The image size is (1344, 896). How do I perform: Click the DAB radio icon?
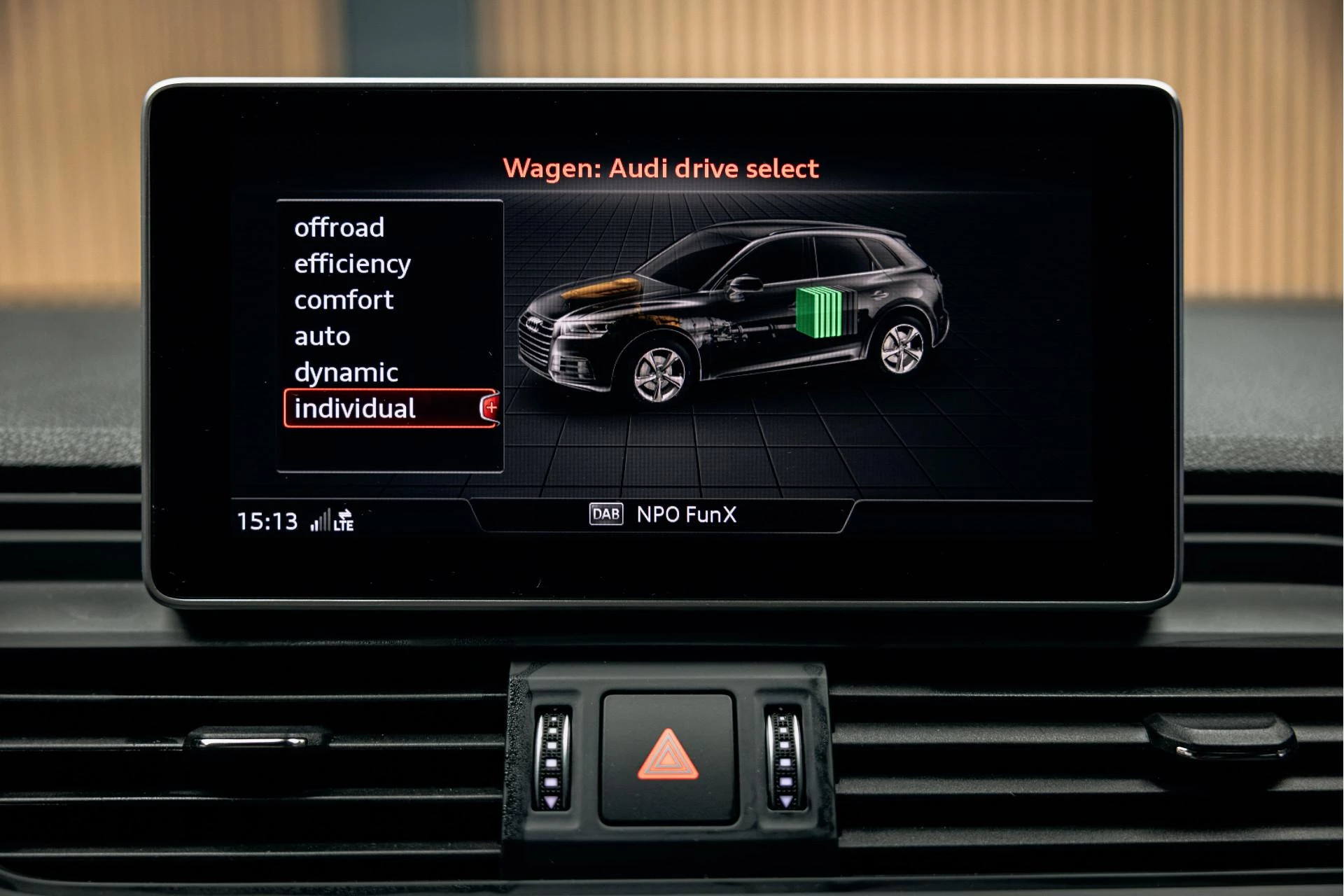[606, 514]
